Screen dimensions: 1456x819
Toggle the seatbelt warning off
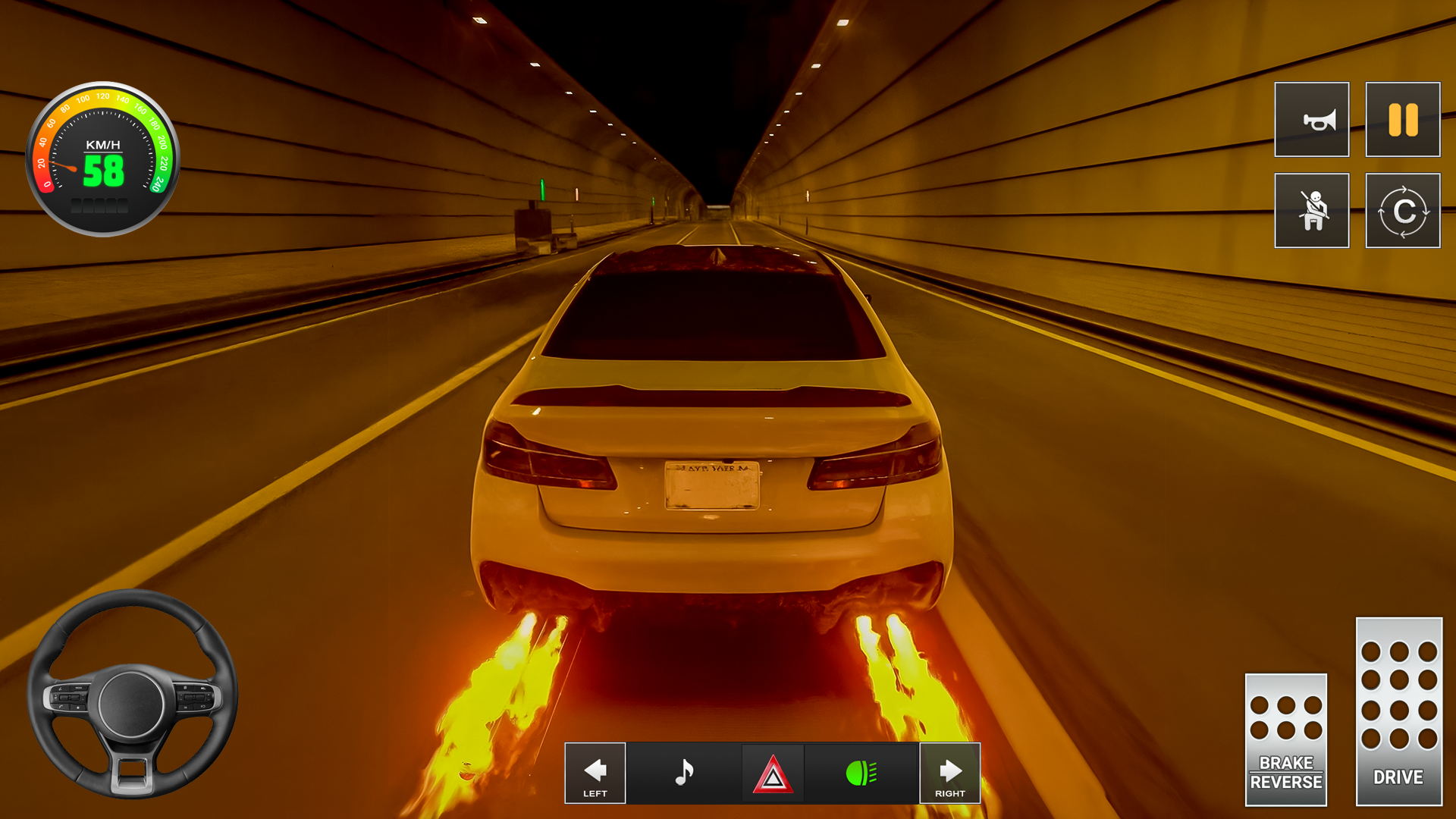(1312, 211)
